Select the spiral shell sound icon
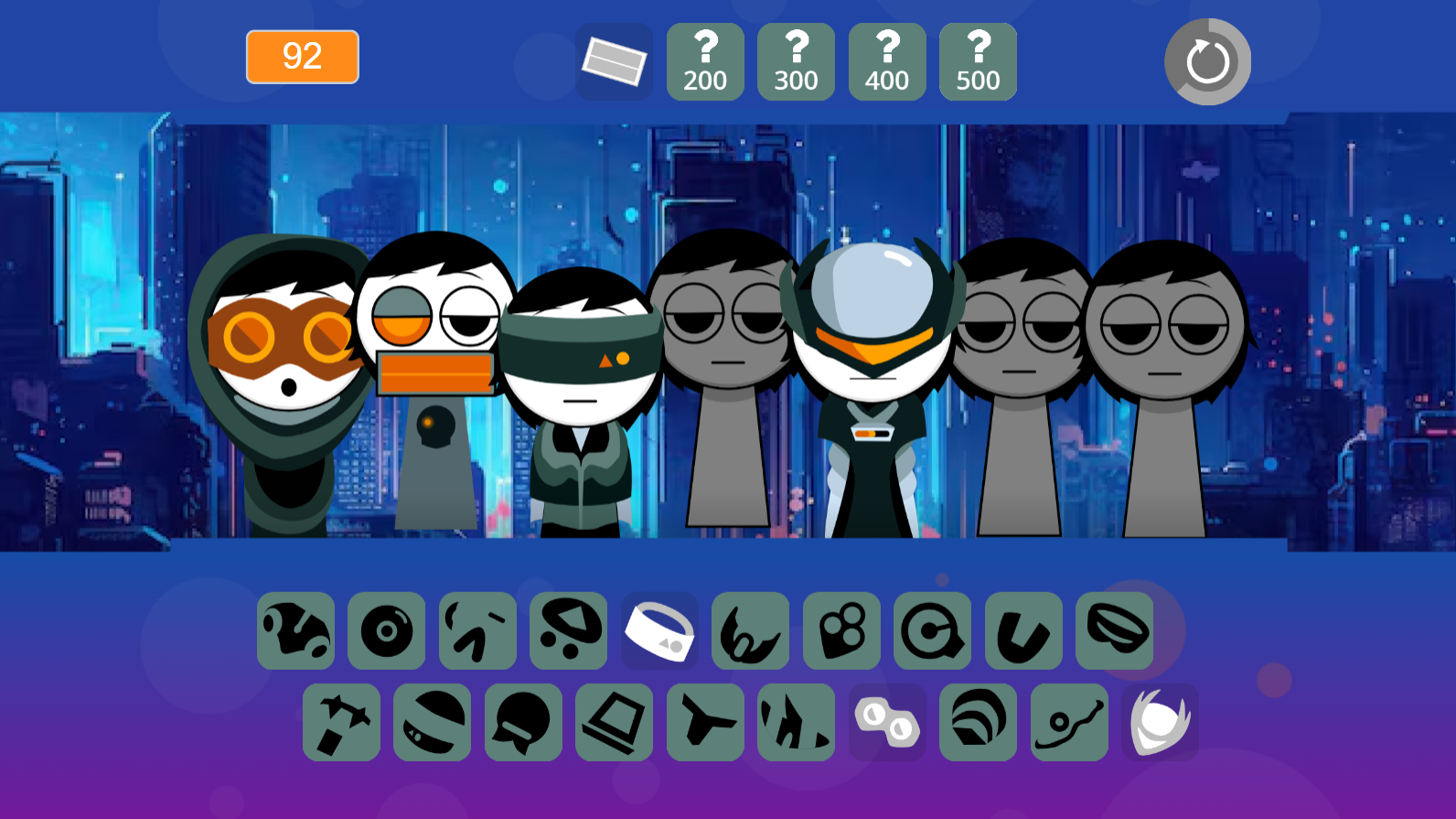This screenshot has width=1456, height=819. tap(978, 722)
